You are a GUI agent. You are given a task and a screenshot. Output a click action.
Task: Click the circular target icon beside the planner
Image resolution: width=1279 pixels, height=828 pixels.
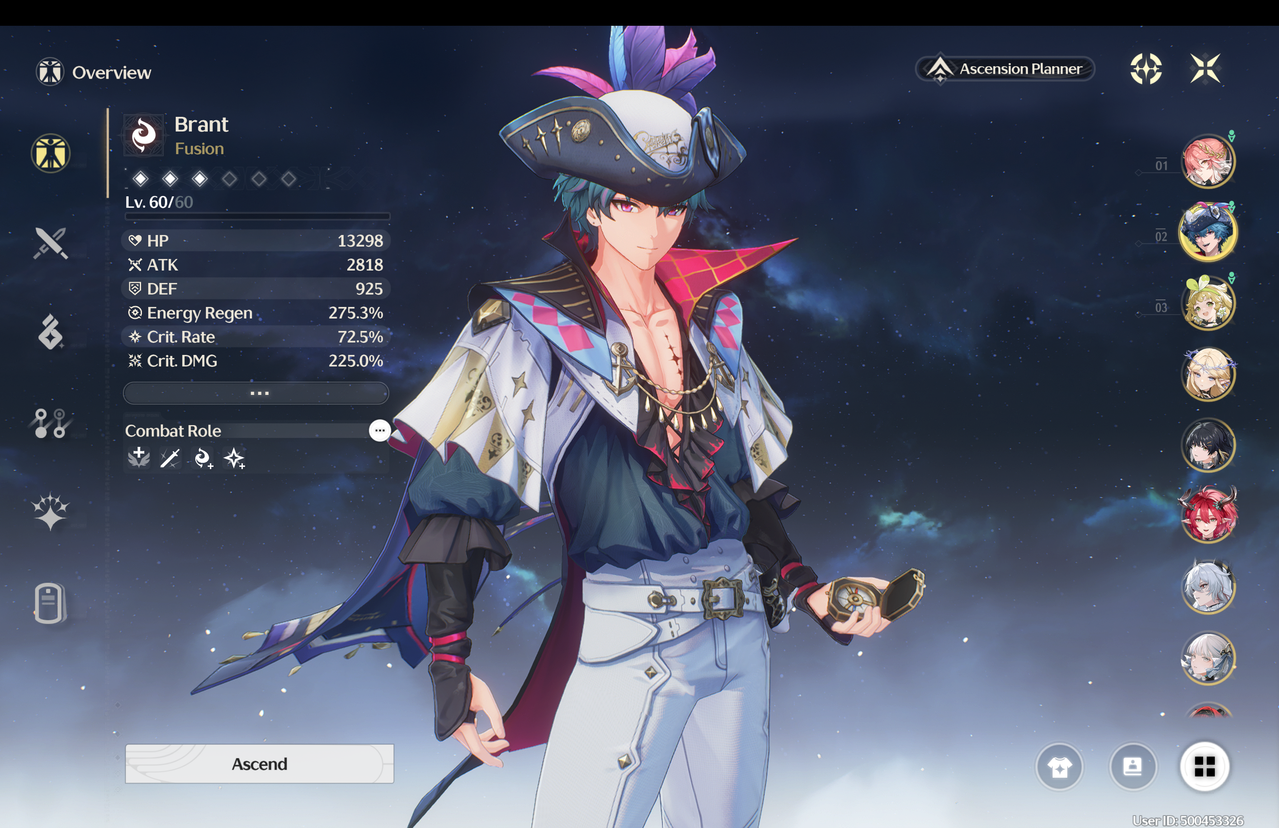pyautogui.click(x=1146, y=69)
